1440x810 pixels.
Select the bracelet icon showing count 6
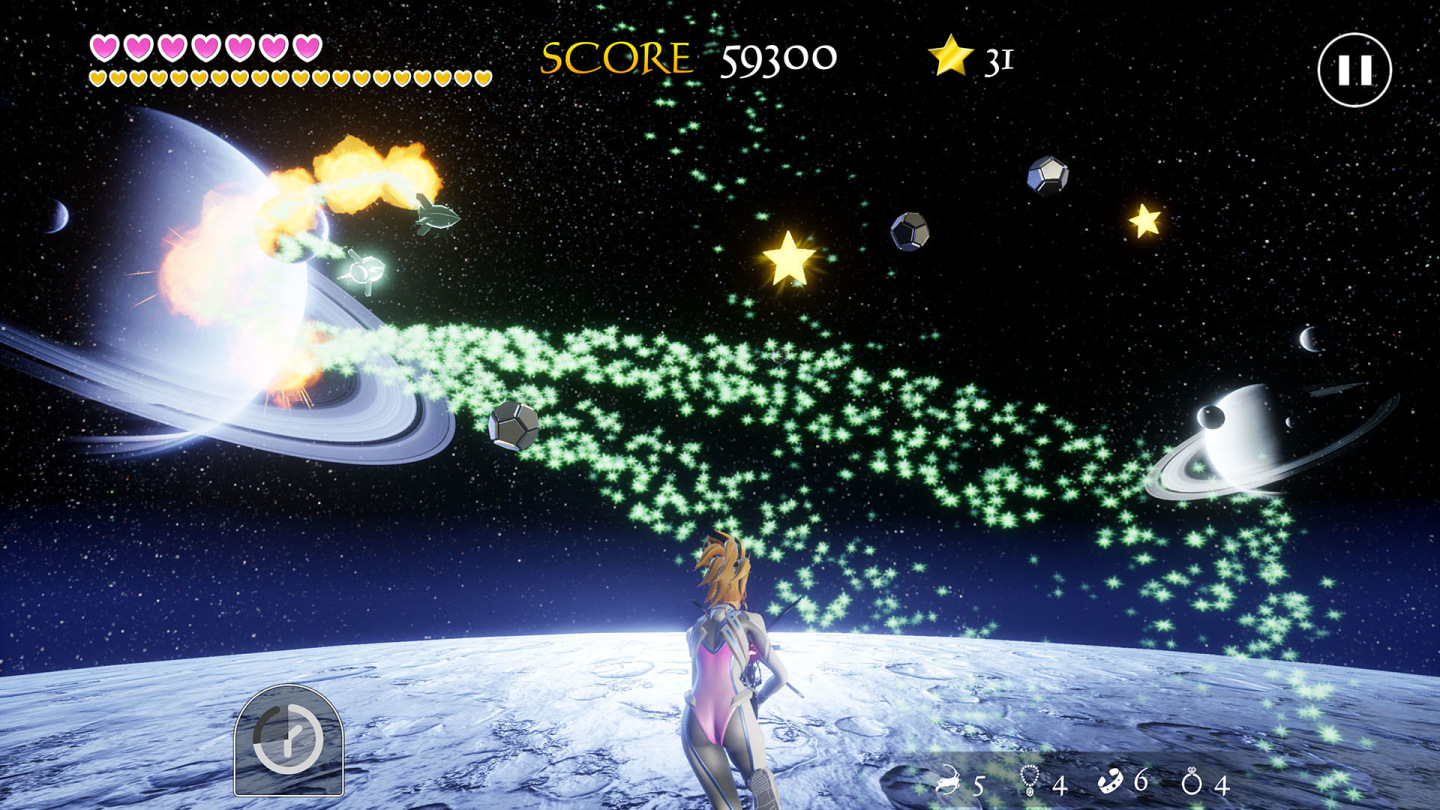click(1110, 778)
